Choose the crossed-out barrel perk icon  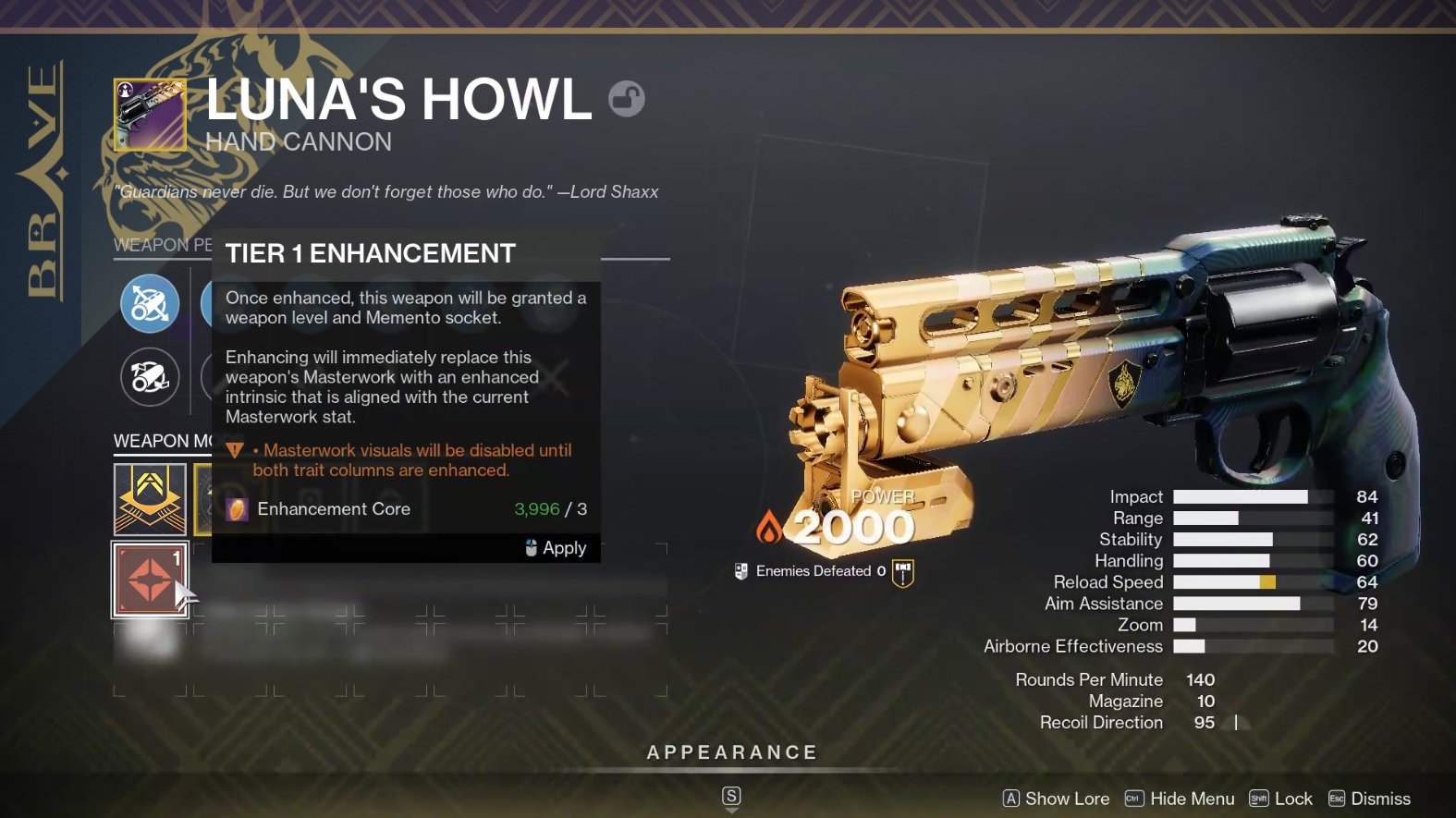click(x=150, y=376)
